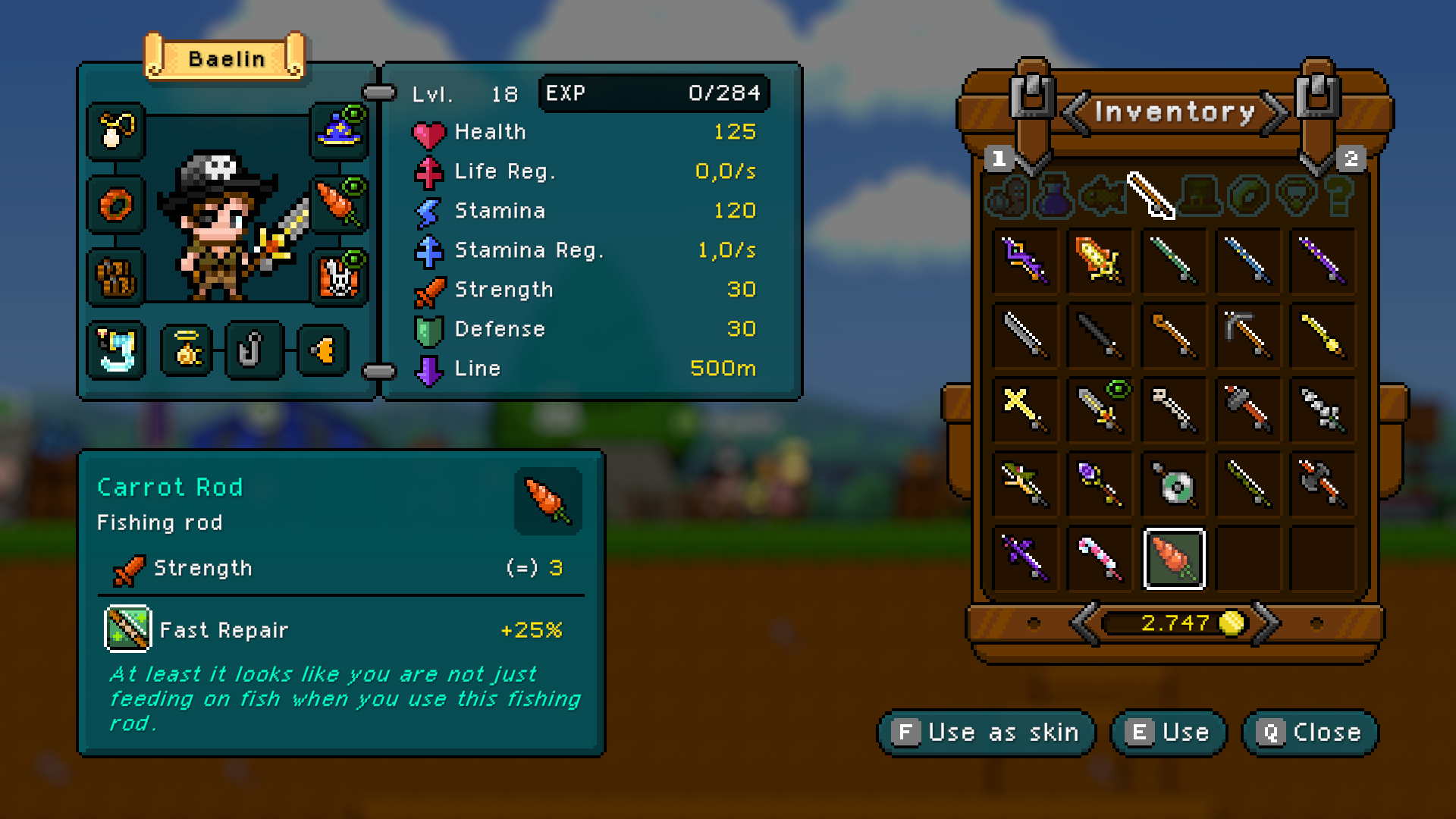The width and height of the screenshot is (1456, 819).
Task: Show the hats category tab
Action: 1200,195
